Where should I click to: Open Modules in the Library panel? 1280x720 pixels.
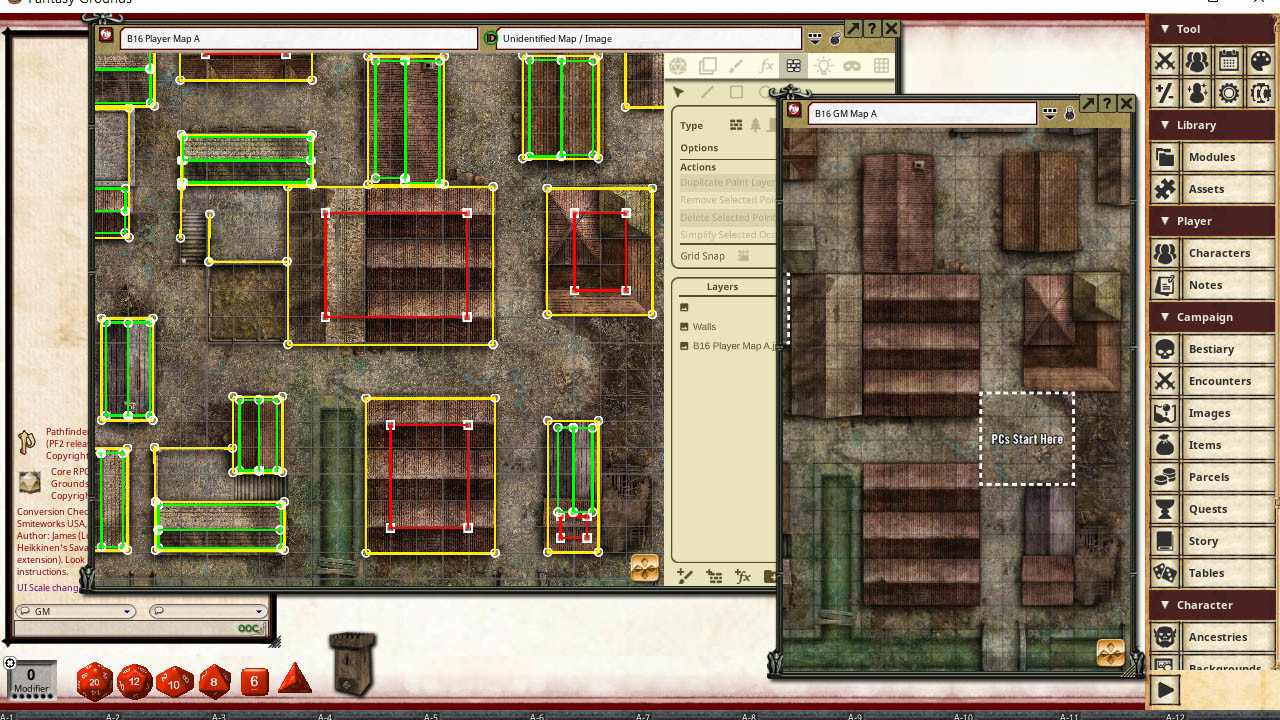pos(1212,157)
